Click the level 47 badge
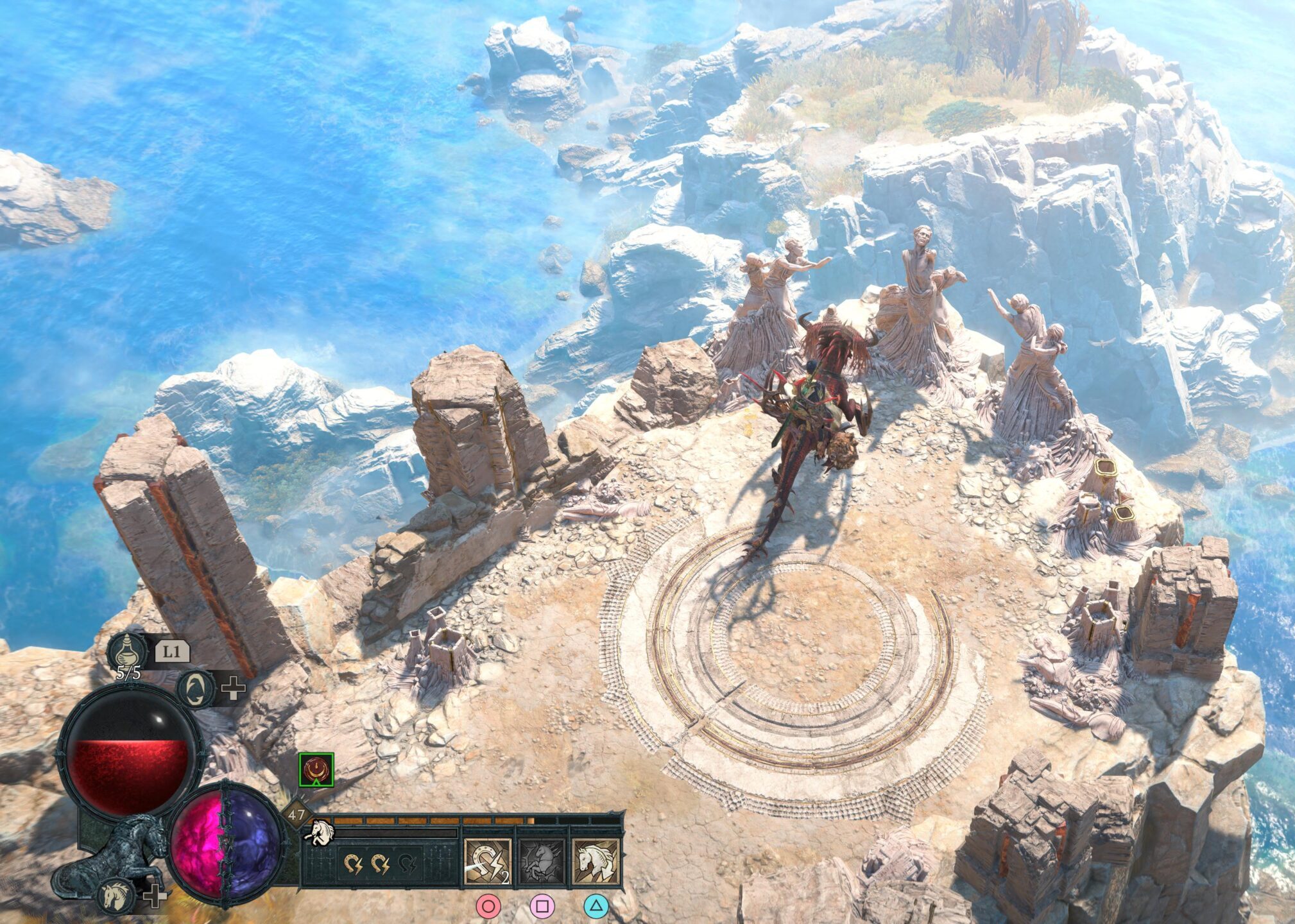The width and height of the screenshot is (1295, 924). point(296,816)
